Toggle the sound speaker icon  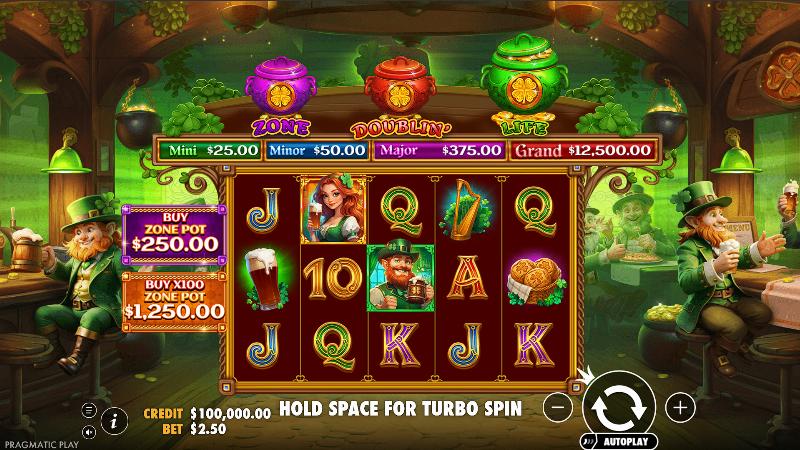tap(89, 432)
